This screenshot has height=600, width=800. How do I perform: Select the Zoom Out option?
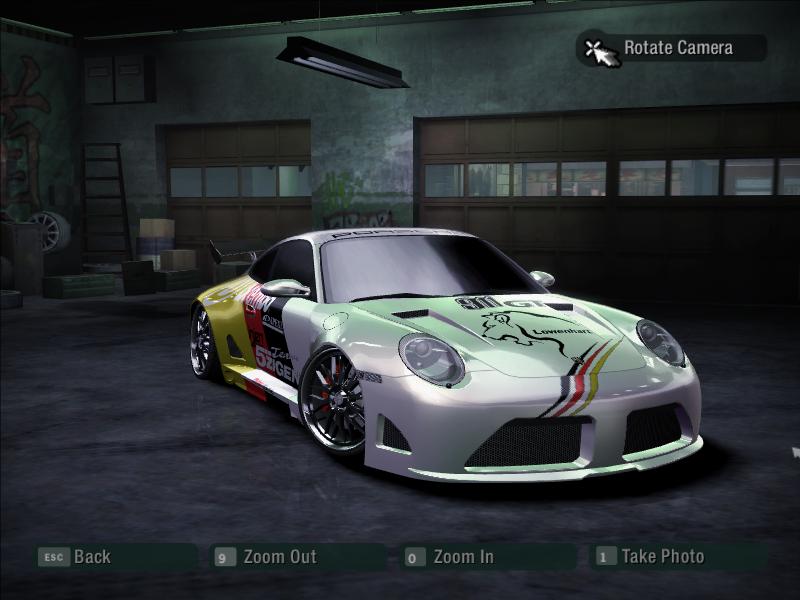[x=279, y=557]
